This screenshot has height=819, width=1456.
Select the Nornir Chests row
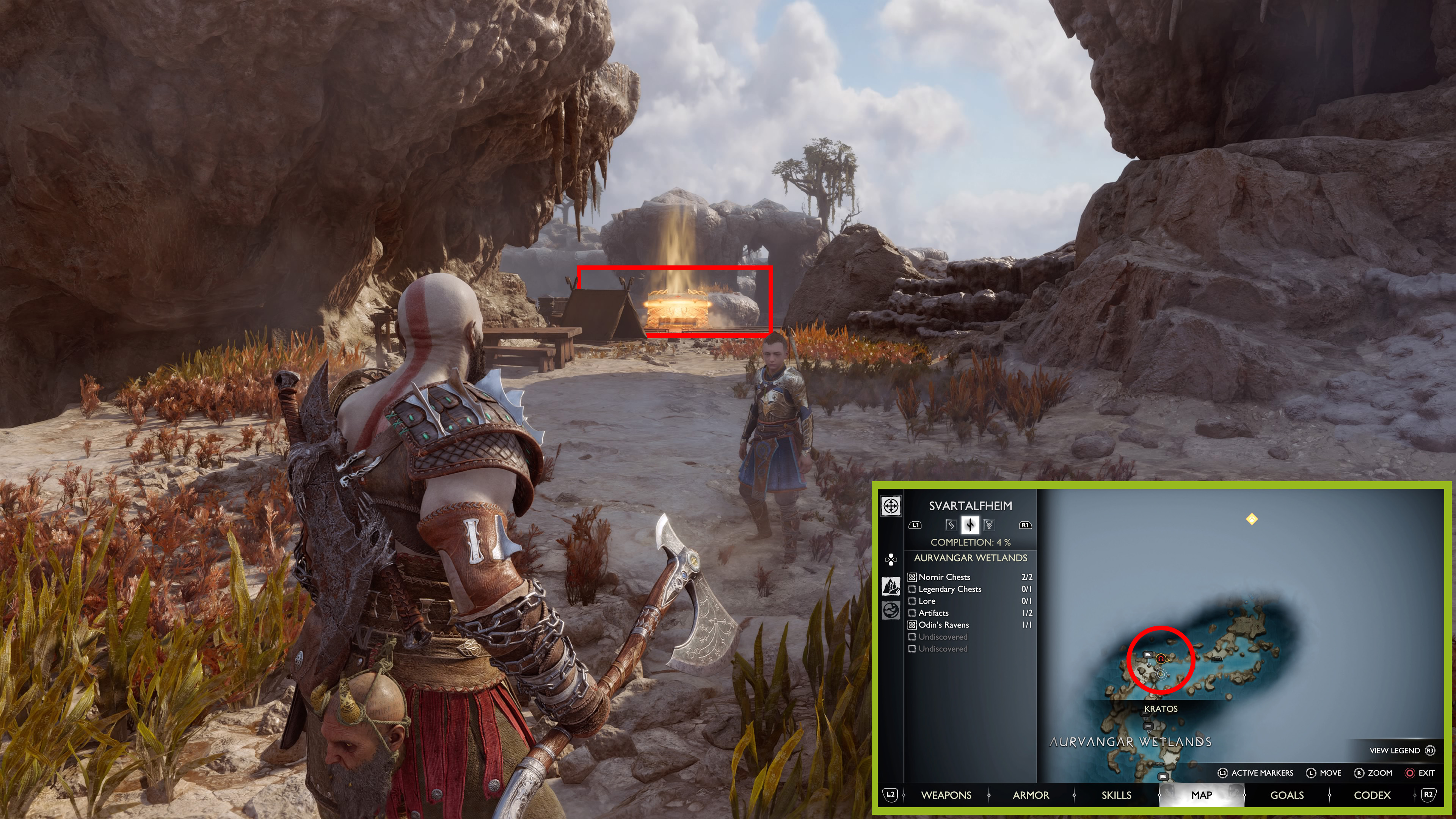[x=944, y=577]
